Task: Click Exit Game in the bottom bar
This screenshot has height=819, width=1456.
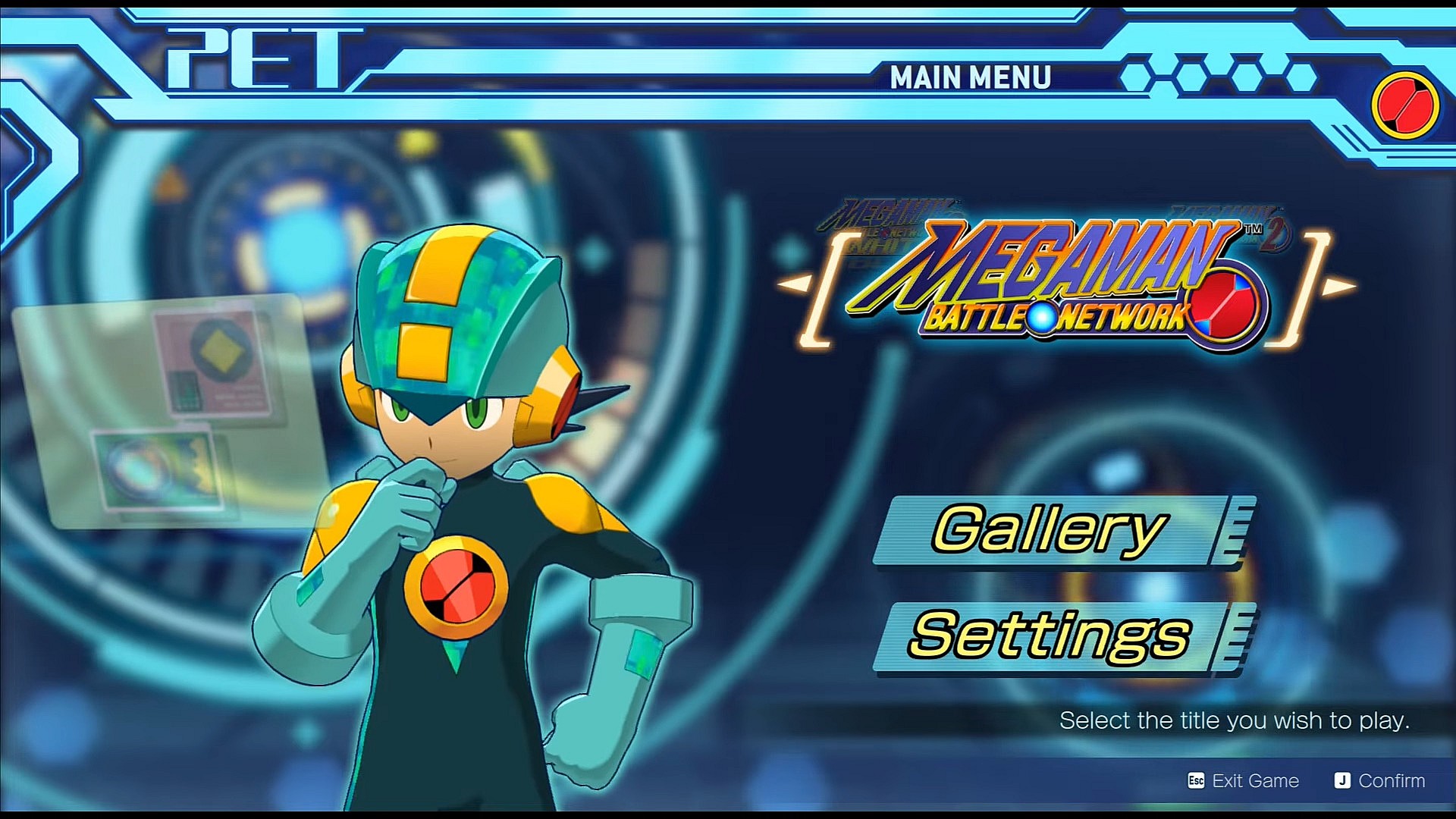Action: [x=1257, y=780]
